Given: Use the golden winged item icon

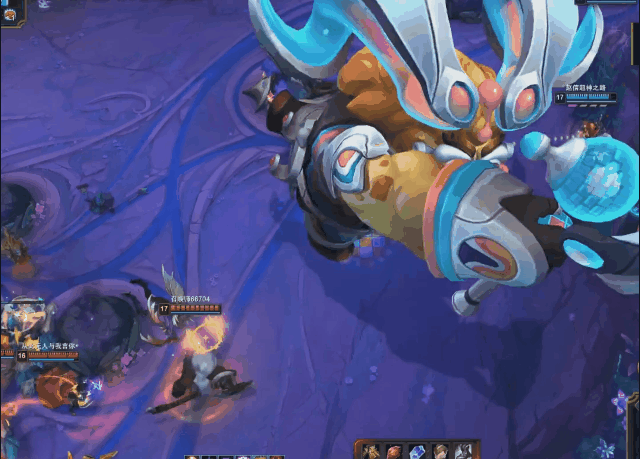Looking at the screenshot, I should [372, 452].
